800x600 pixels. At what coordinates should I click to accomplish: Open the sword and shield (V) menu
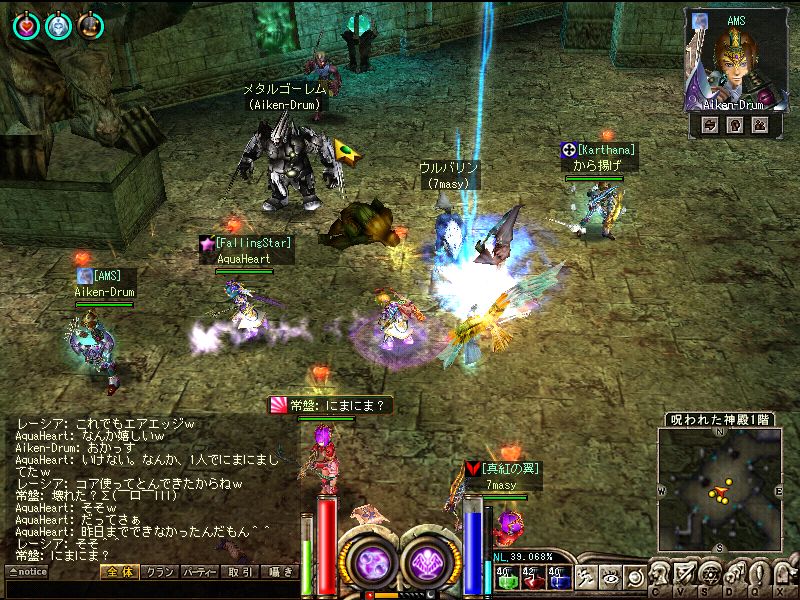(x=684, y=575)
